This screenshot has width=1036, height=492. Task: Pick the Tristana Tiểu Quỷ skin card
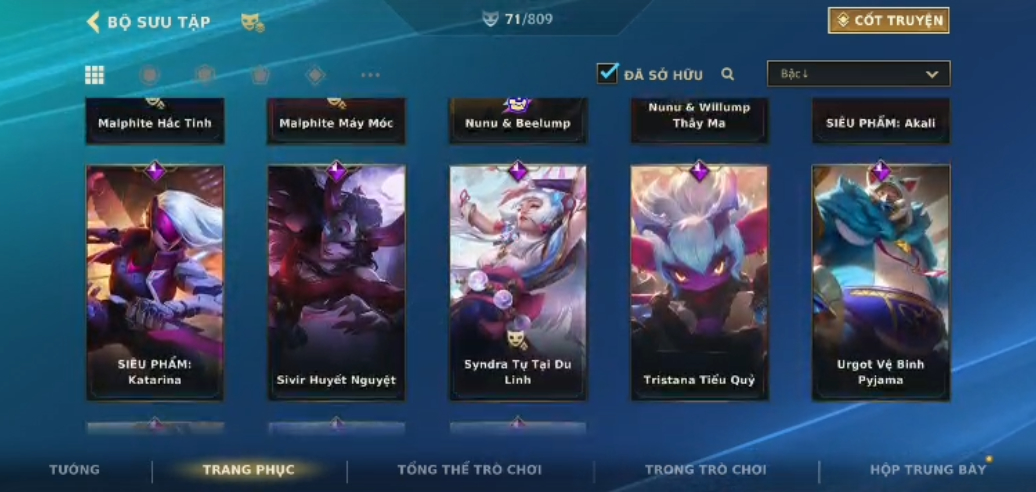coord(699,282)
